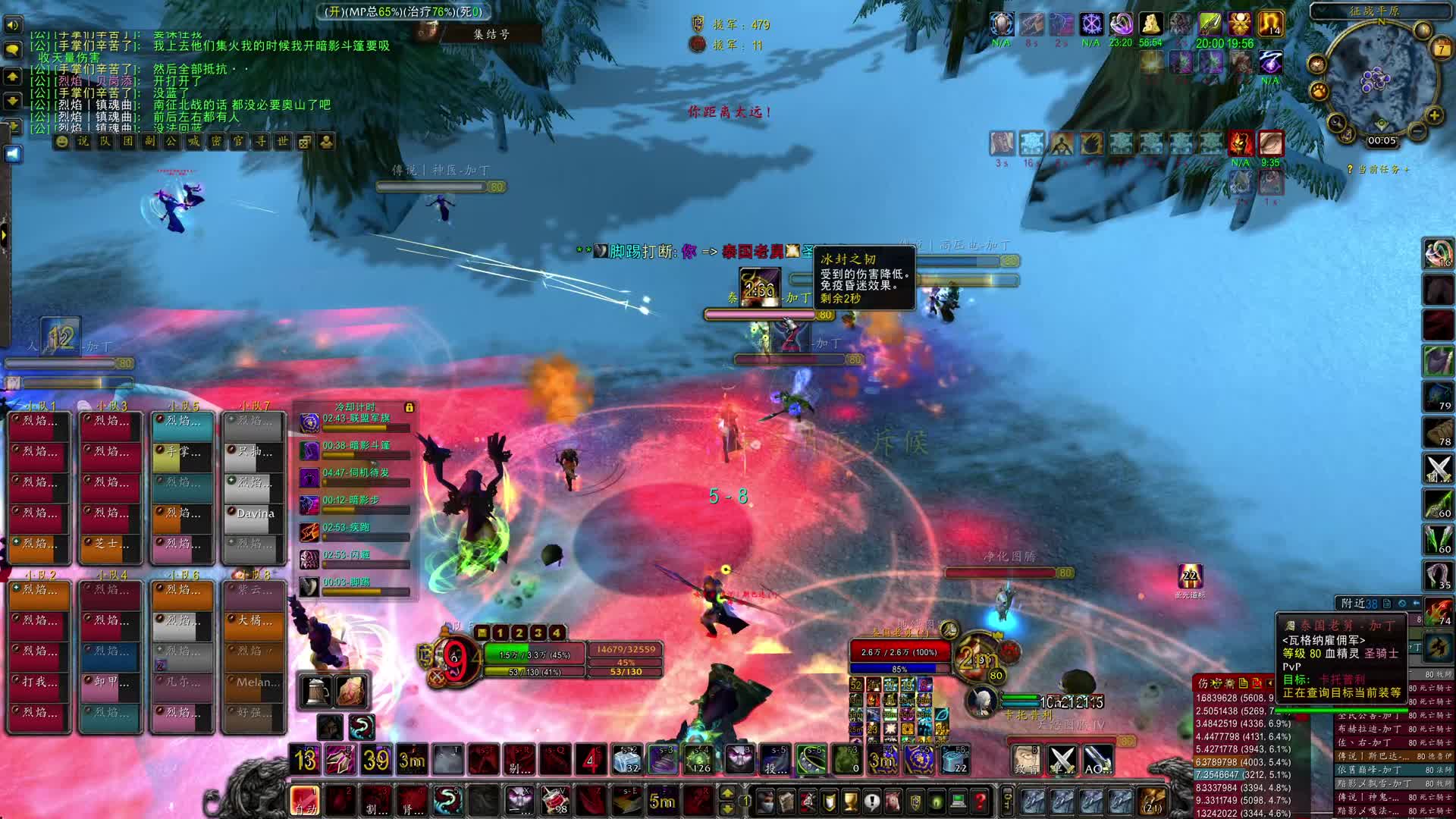Use the beer mug item button
Viewport: 1456px width, 819px height.
(317, 691)
